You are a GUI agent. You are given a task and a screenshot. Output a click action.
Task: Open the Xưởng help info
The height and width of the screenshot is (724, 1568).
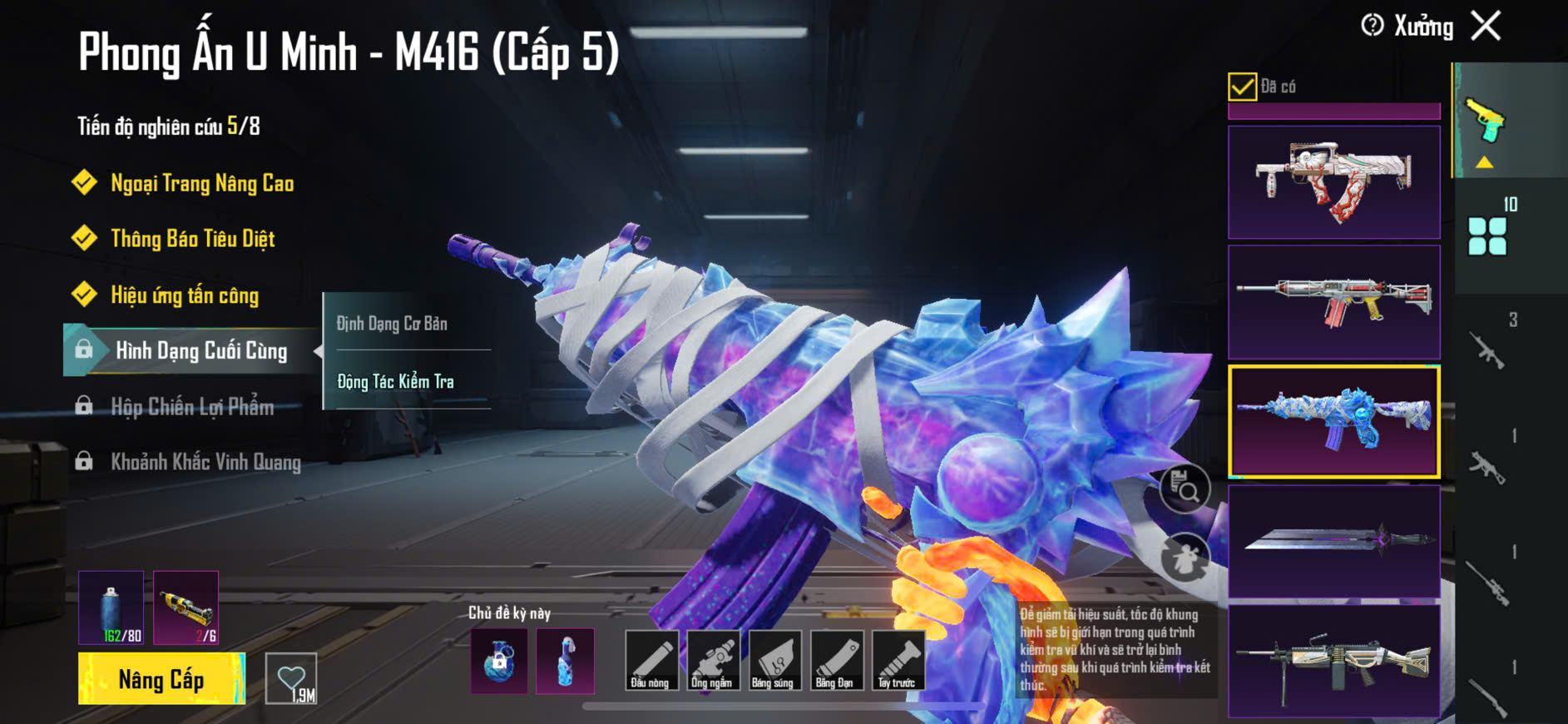(1373, 26)
